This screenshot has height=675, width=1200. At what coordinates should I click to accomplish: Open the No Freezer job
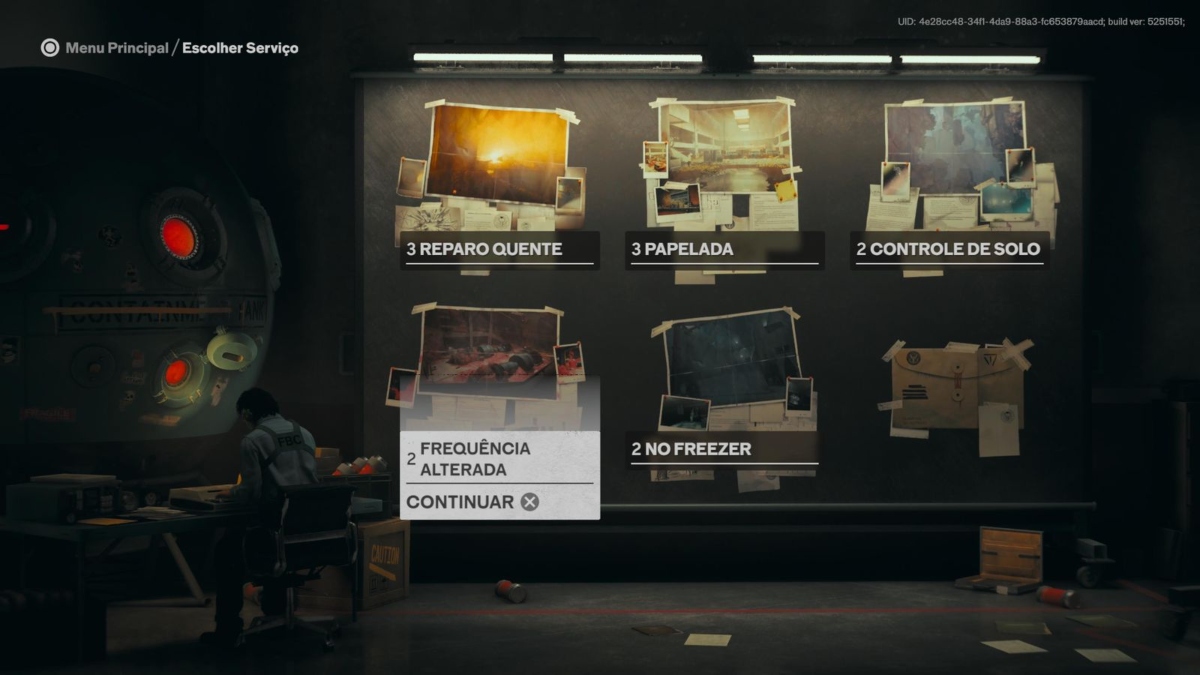coord(724,449)
